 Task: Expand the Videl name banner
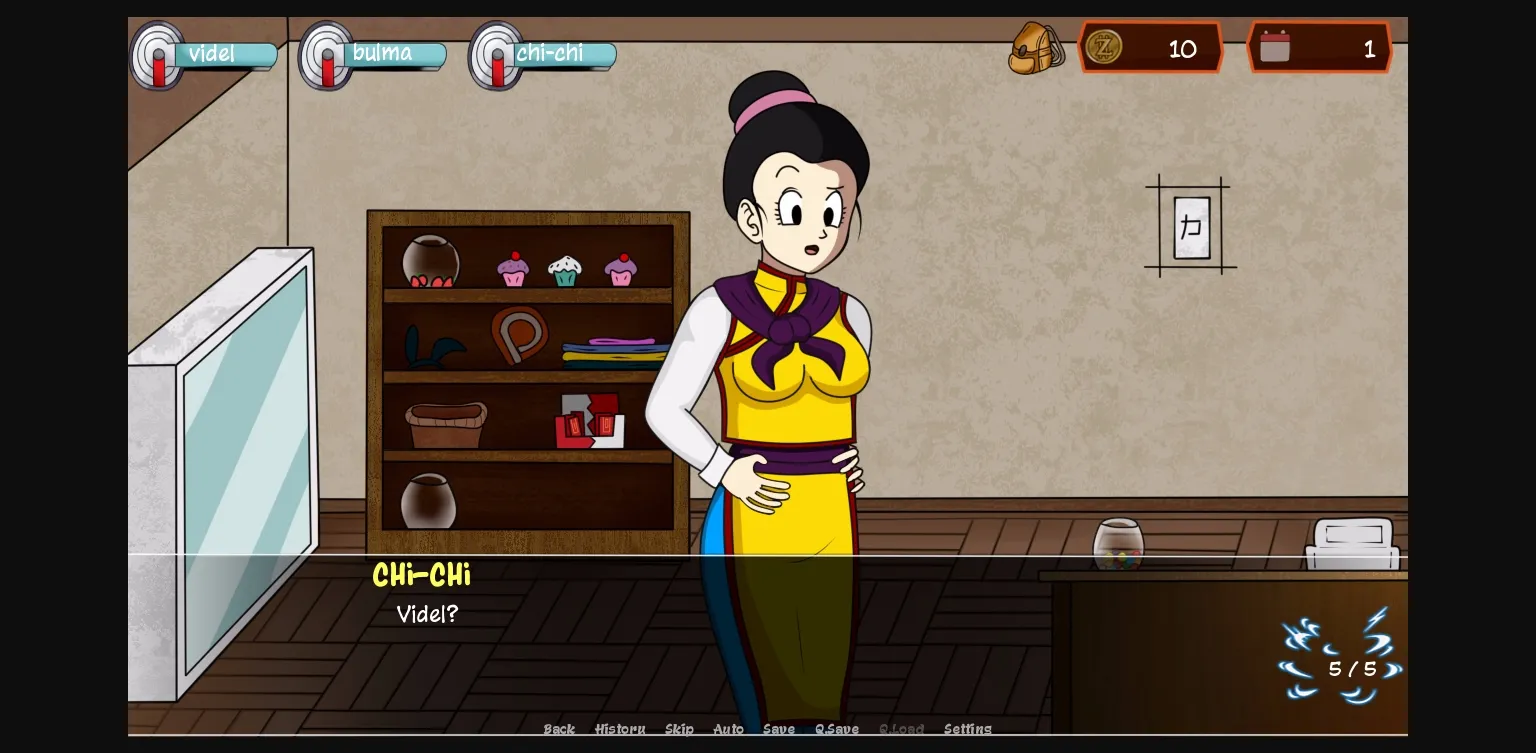point(225,54)
